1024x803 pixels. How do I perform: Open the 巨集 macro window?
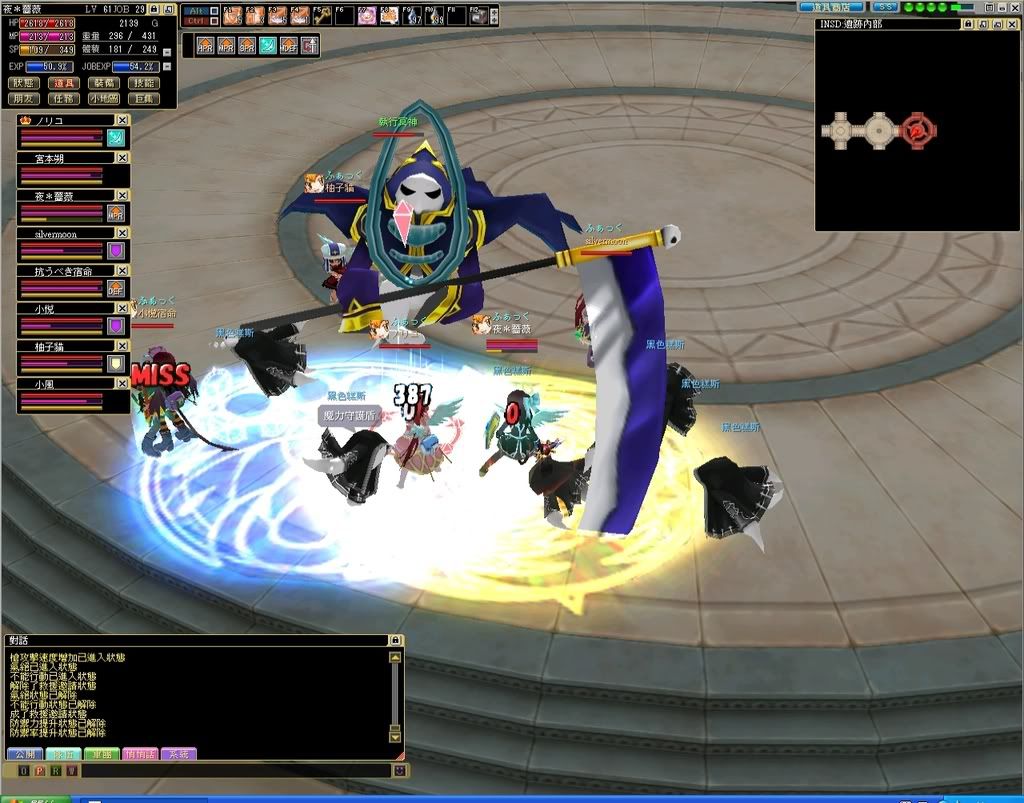144,99
